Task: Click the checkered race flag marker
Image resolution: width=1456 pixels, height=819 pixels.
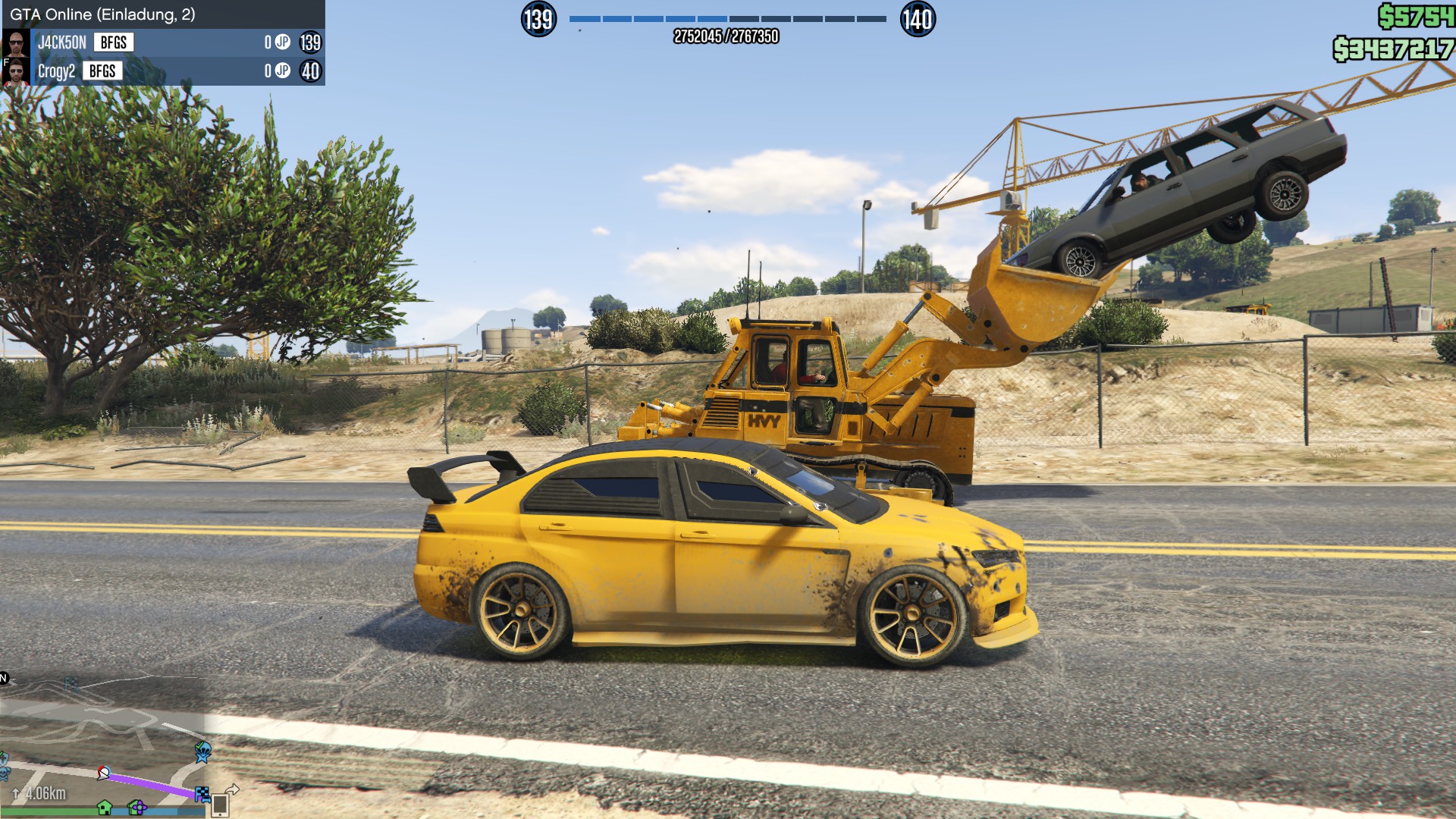Action: pyautogui.click(x=202, y=794)
